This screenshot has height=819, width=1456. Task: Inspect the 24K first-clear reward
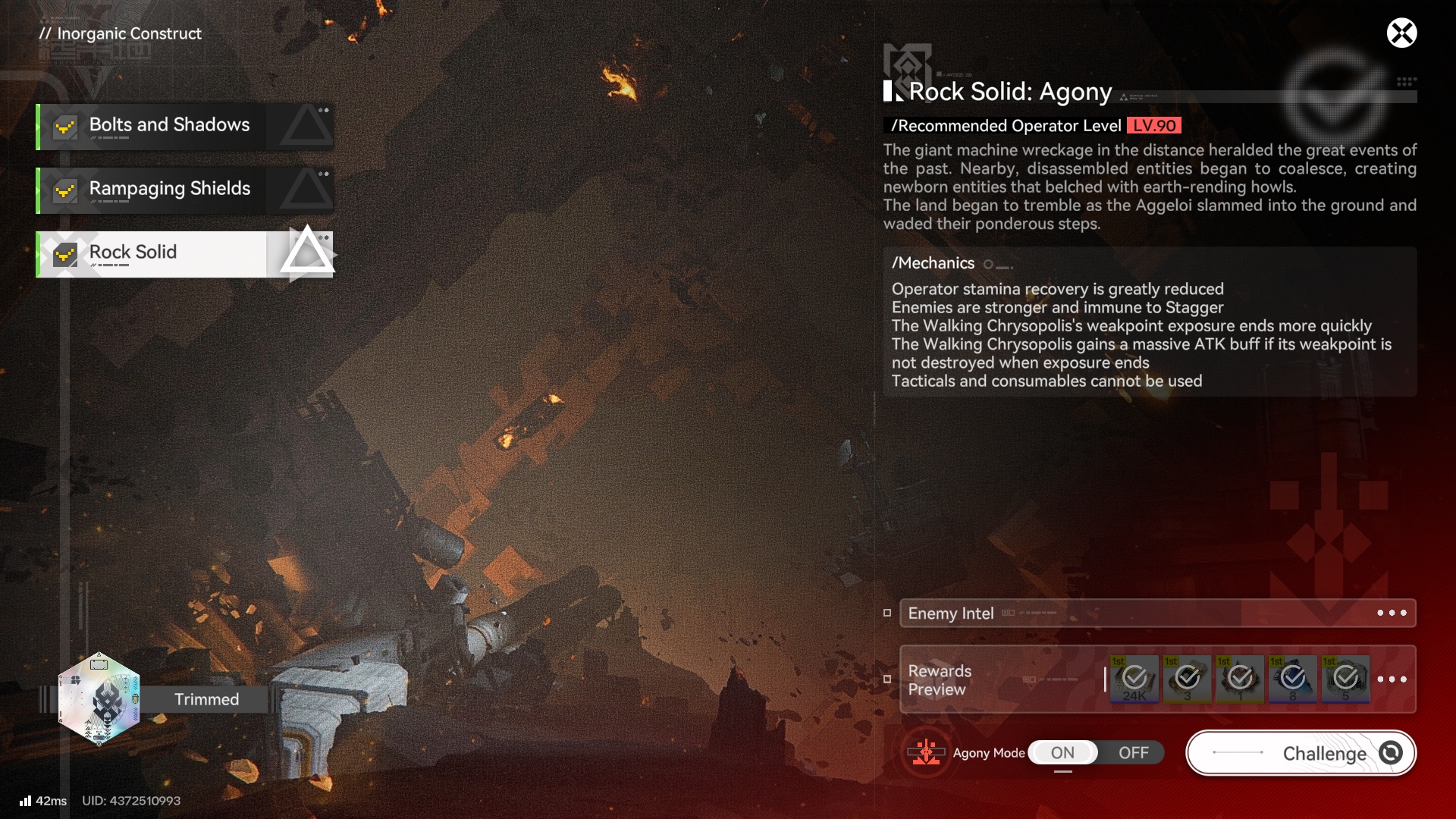point(1134,679)
